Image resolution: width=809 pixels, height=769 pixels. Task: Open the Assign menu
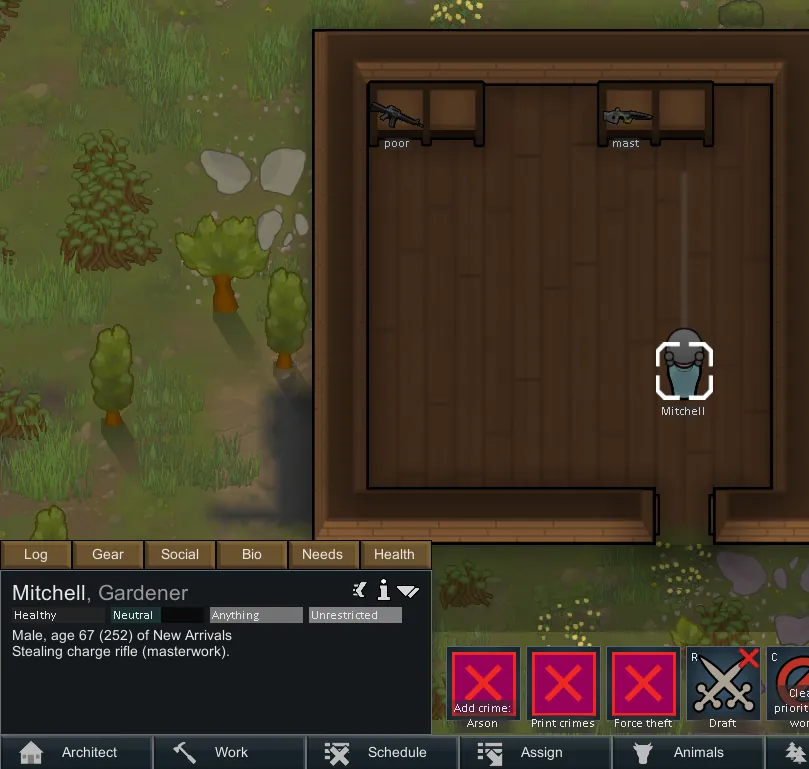[533, 752]
